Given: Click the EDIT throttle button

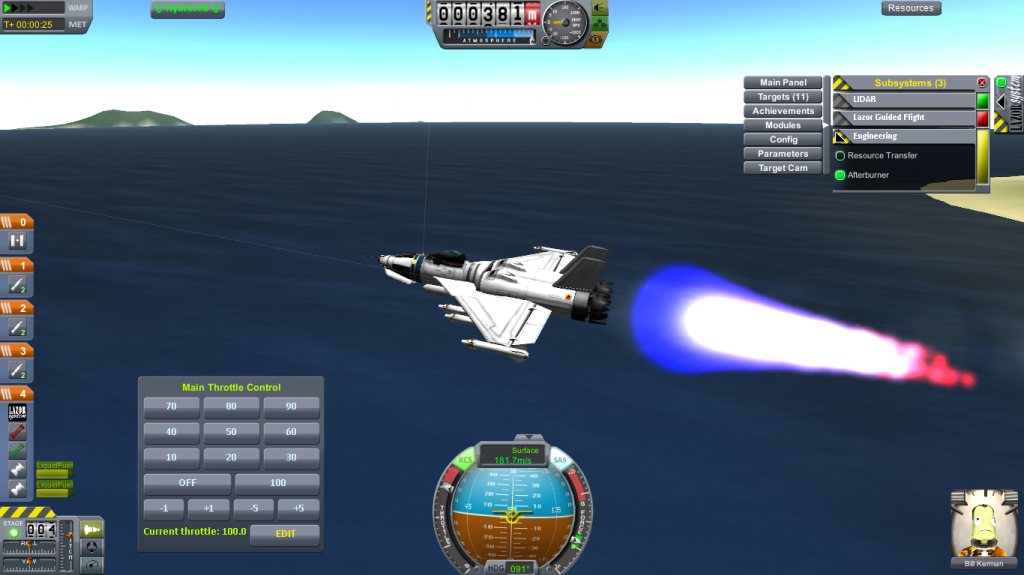Looking at the screenshot, I should (284, 534).
